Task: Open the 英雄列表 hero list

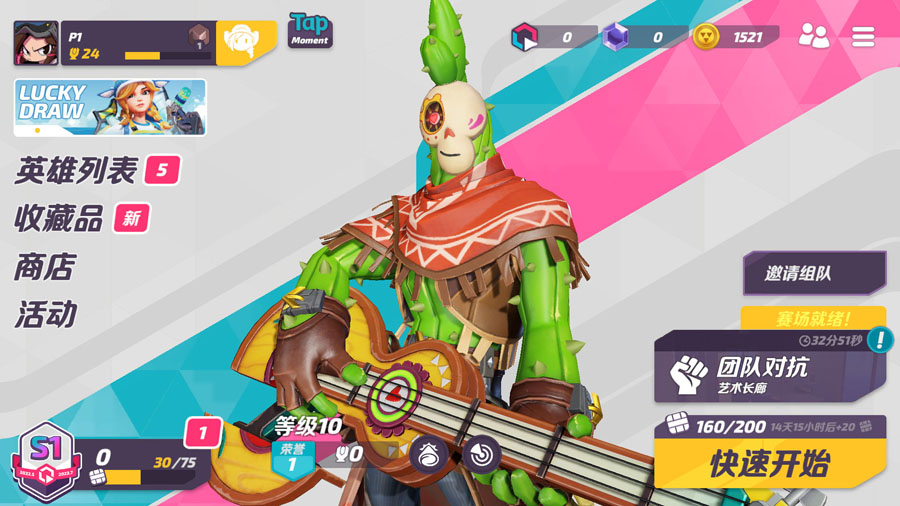Action: [76, 171]
